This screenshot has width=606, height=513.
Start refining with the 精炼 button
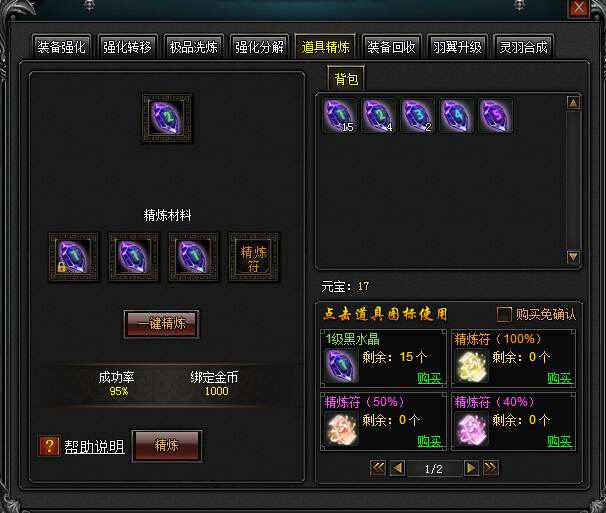pyautogui.click(x=167, y=446)
